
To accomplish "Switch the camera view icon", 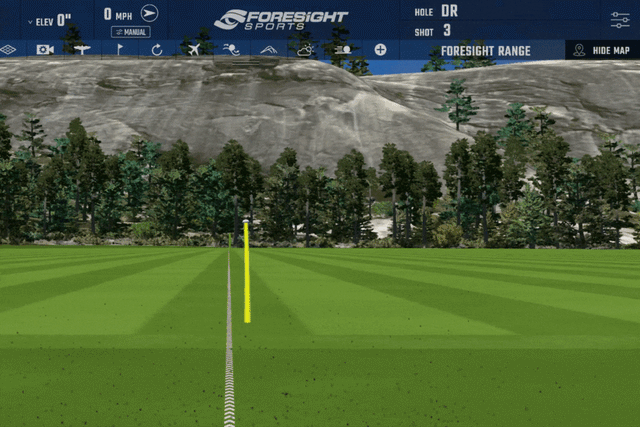I will point(45,49).
